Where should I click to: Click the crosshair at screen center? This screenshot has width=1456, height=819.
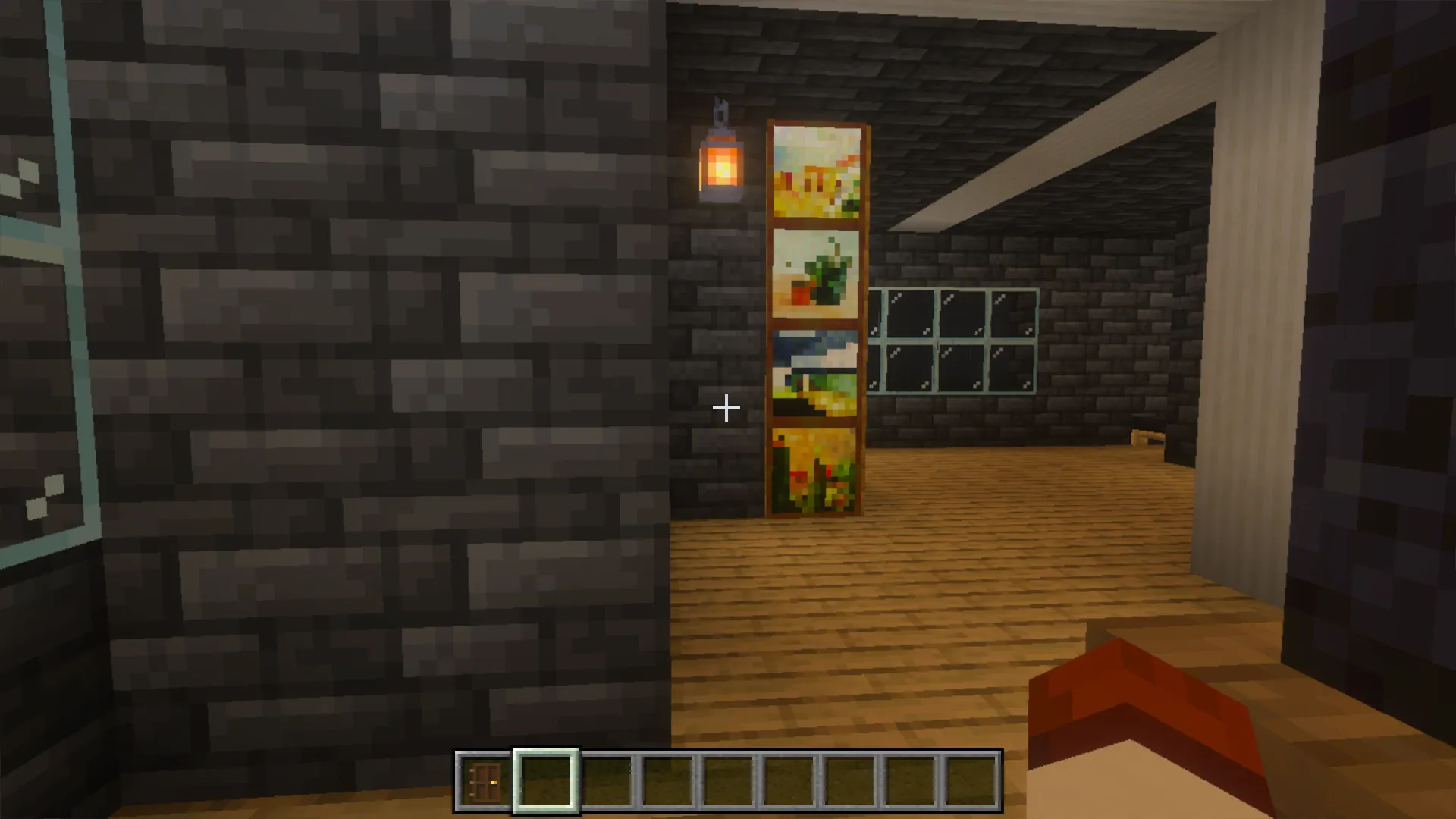click(726, 409)
